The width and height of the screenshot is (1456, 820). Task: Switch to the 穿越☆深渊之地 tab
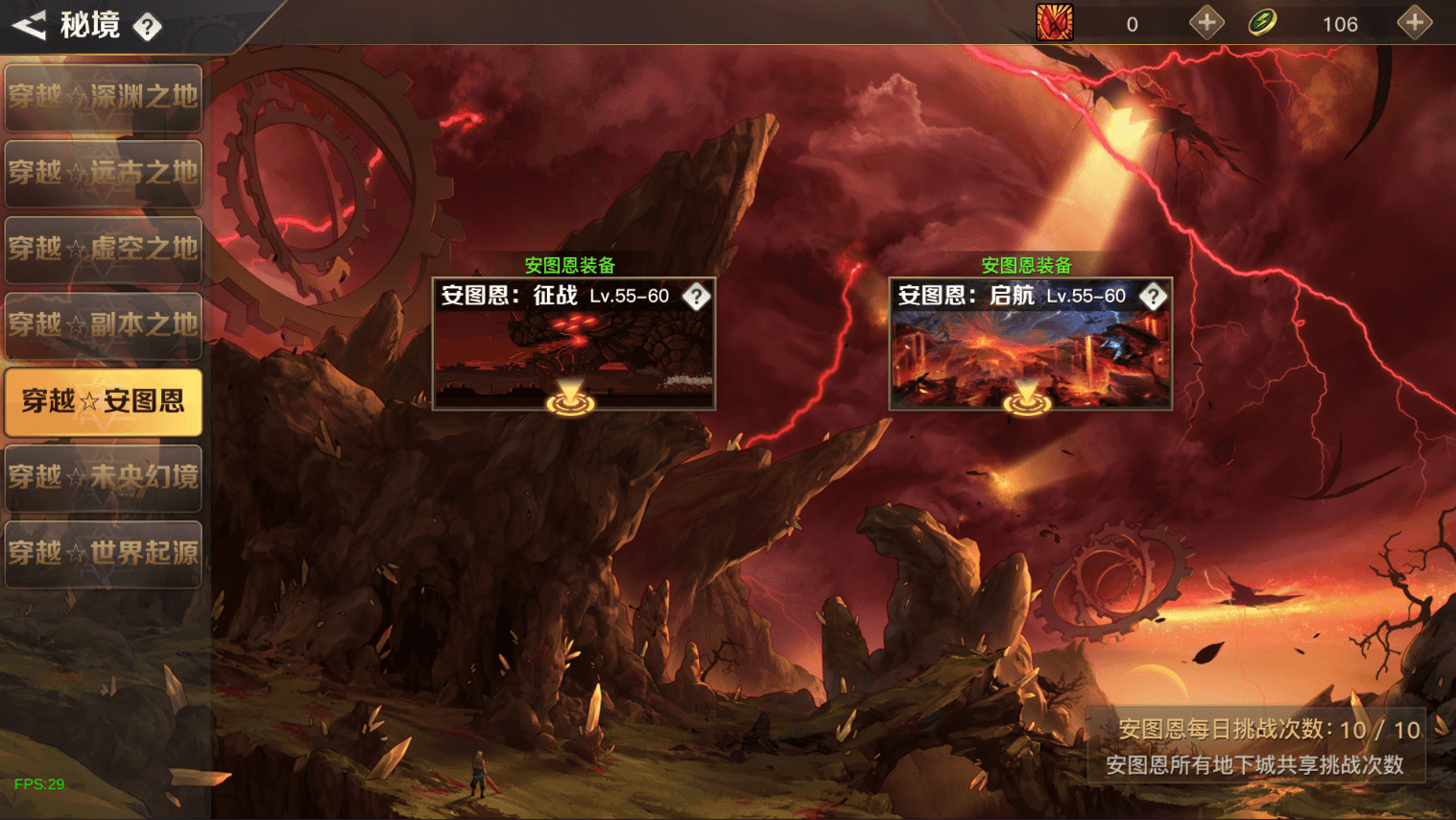pos(103,97)
